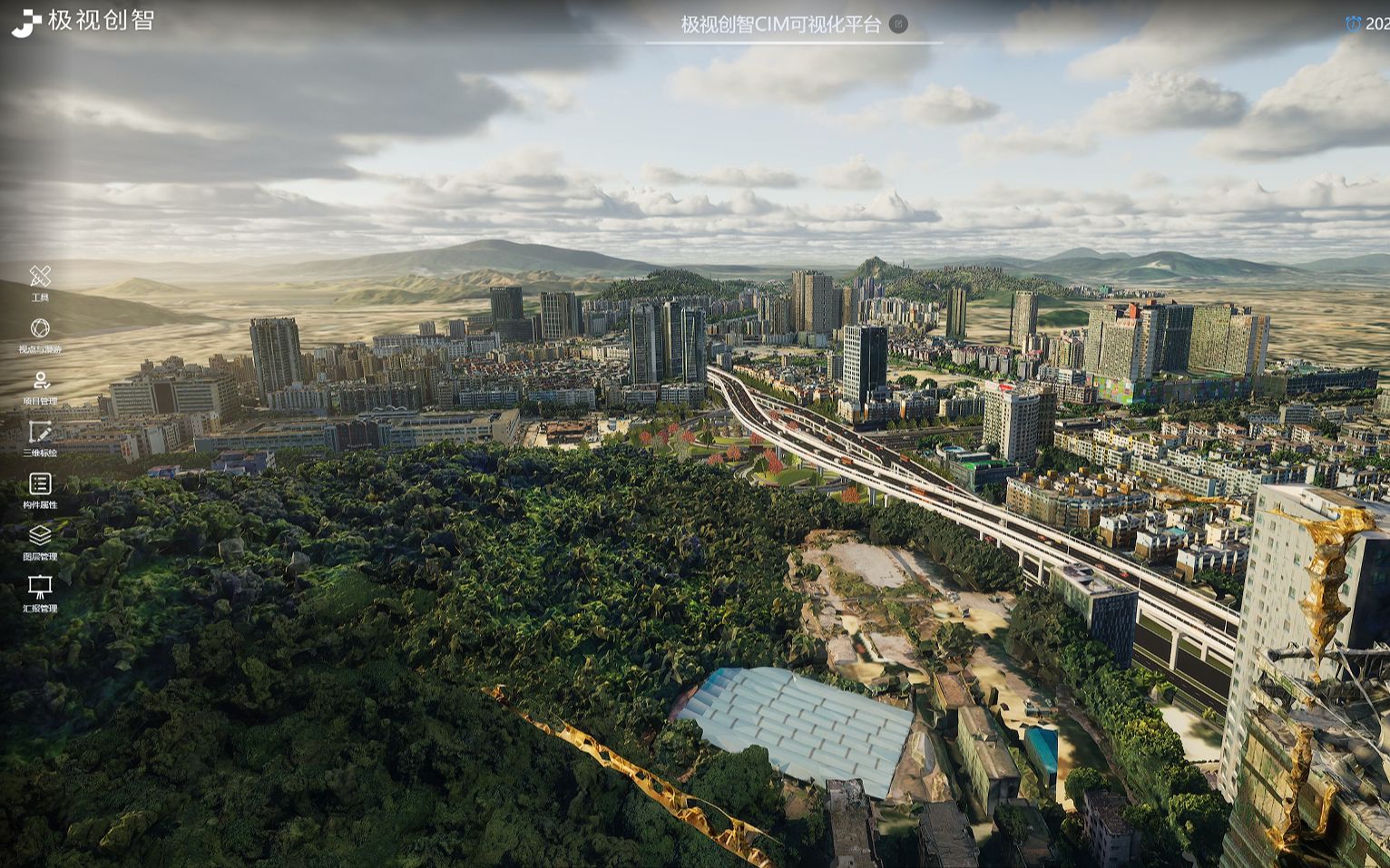Click the edit icon beside the platform title
1390x868 pixels.
pyautogui.click(x=898, y=24)
